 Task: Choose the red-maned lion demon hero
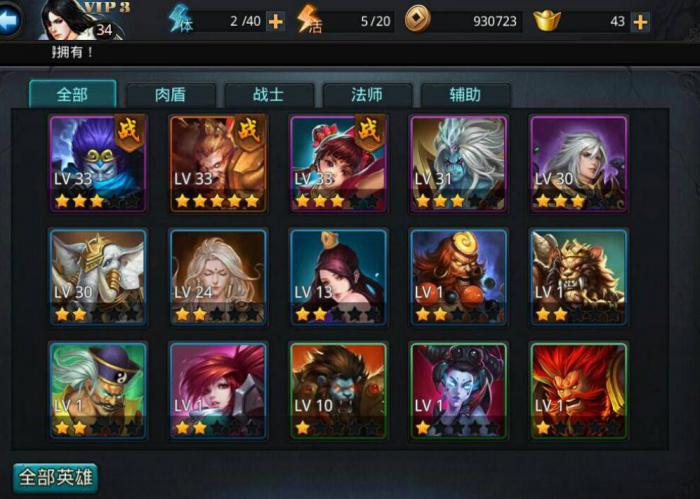[x=578, y=390]
